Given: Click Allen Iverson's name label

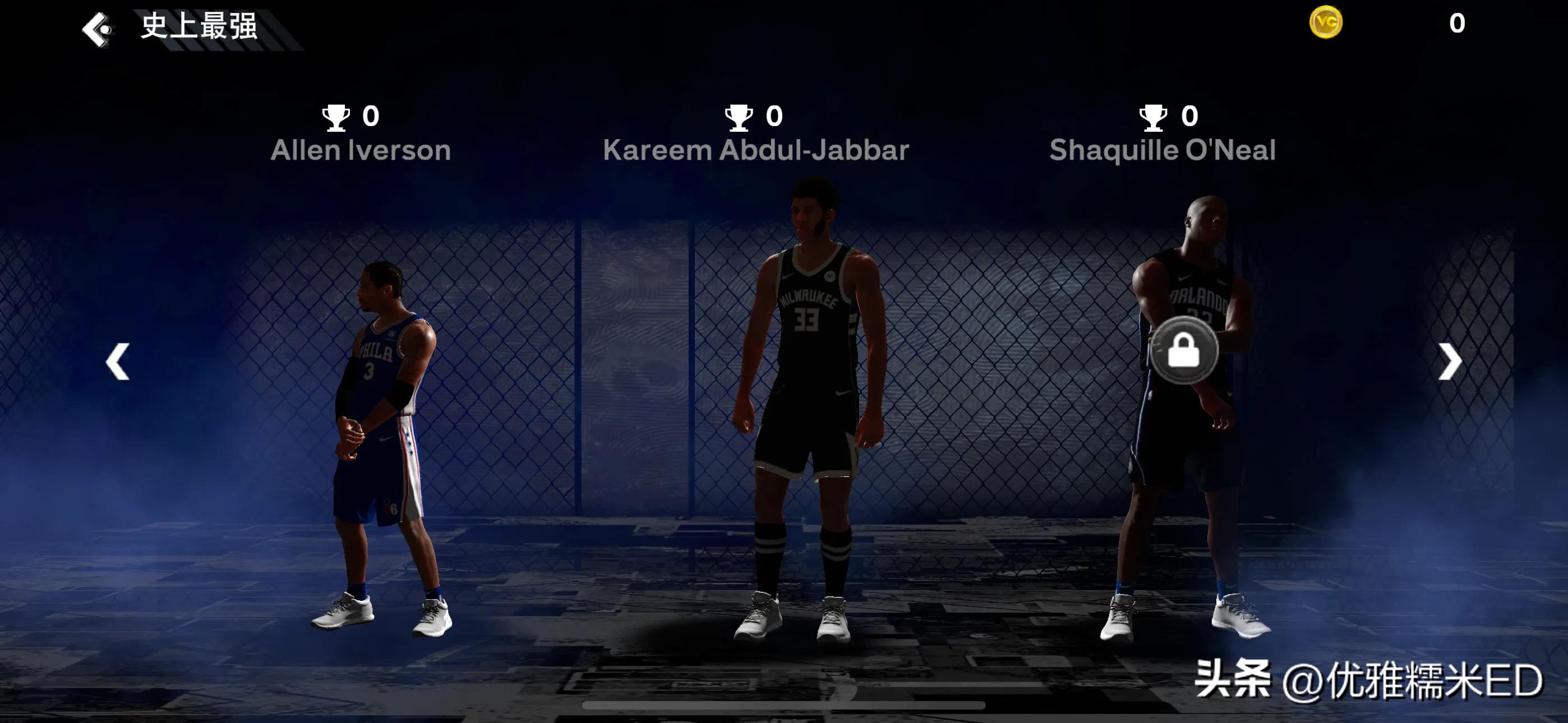Looking at the screenshot, I should click(x=361, y=150).
